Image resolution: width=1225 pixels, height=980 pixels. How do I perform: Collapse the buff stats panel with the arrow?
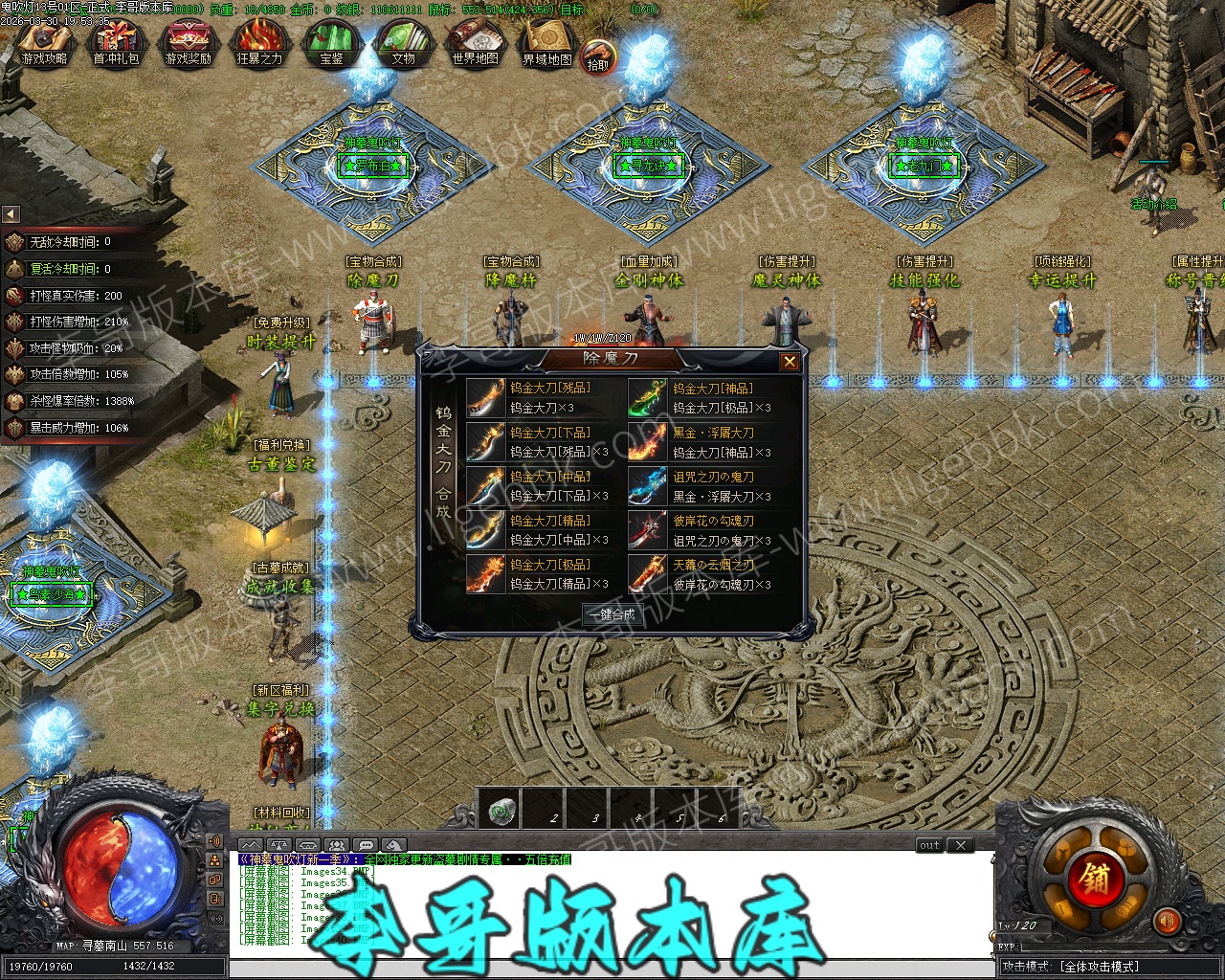click(x=11, y=214)
